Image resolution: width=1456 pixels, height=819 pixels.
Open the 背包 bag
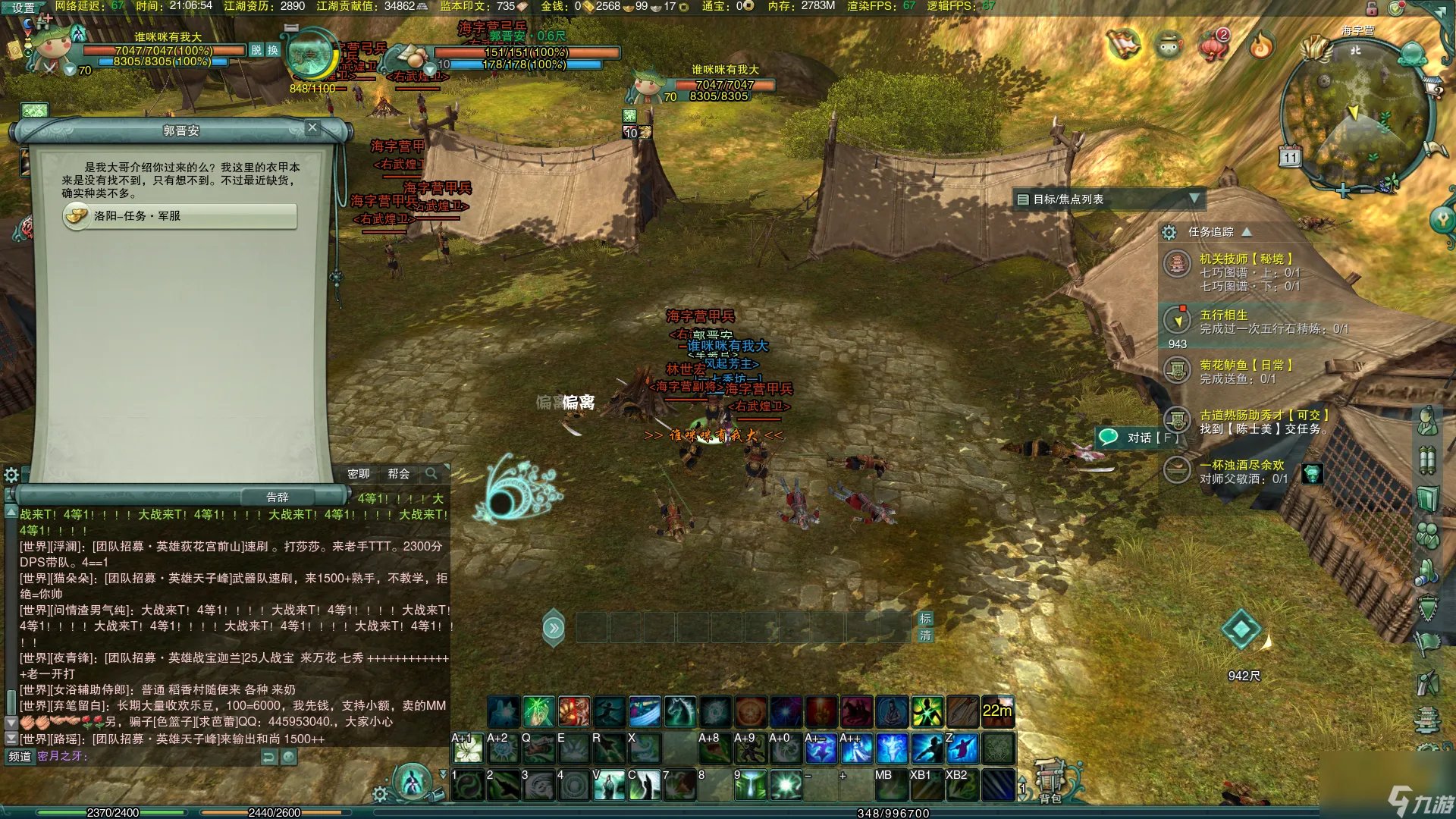[1050, 783]
